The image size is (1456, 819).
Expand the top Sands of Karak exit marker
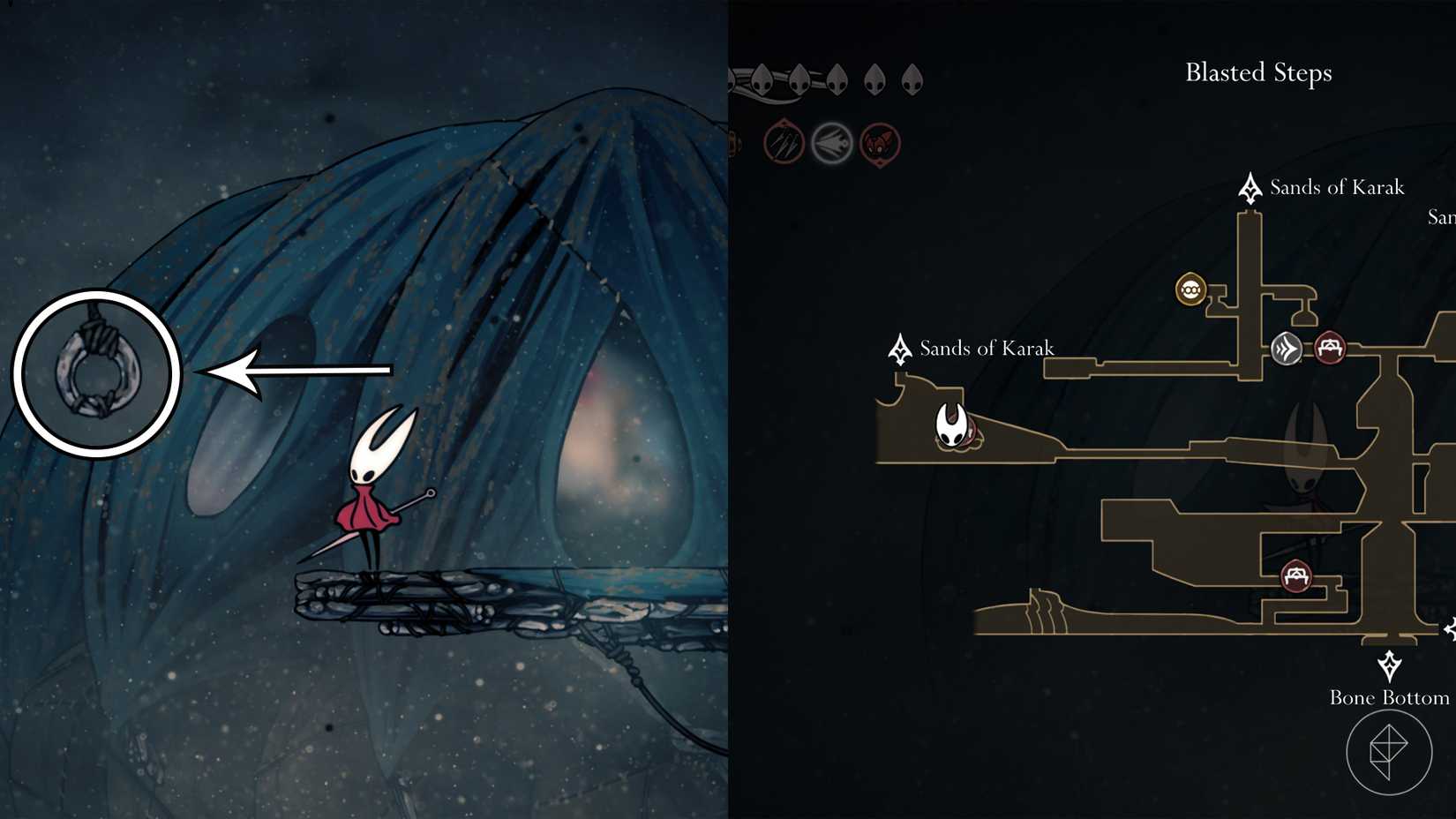(x=1251, y=186)
